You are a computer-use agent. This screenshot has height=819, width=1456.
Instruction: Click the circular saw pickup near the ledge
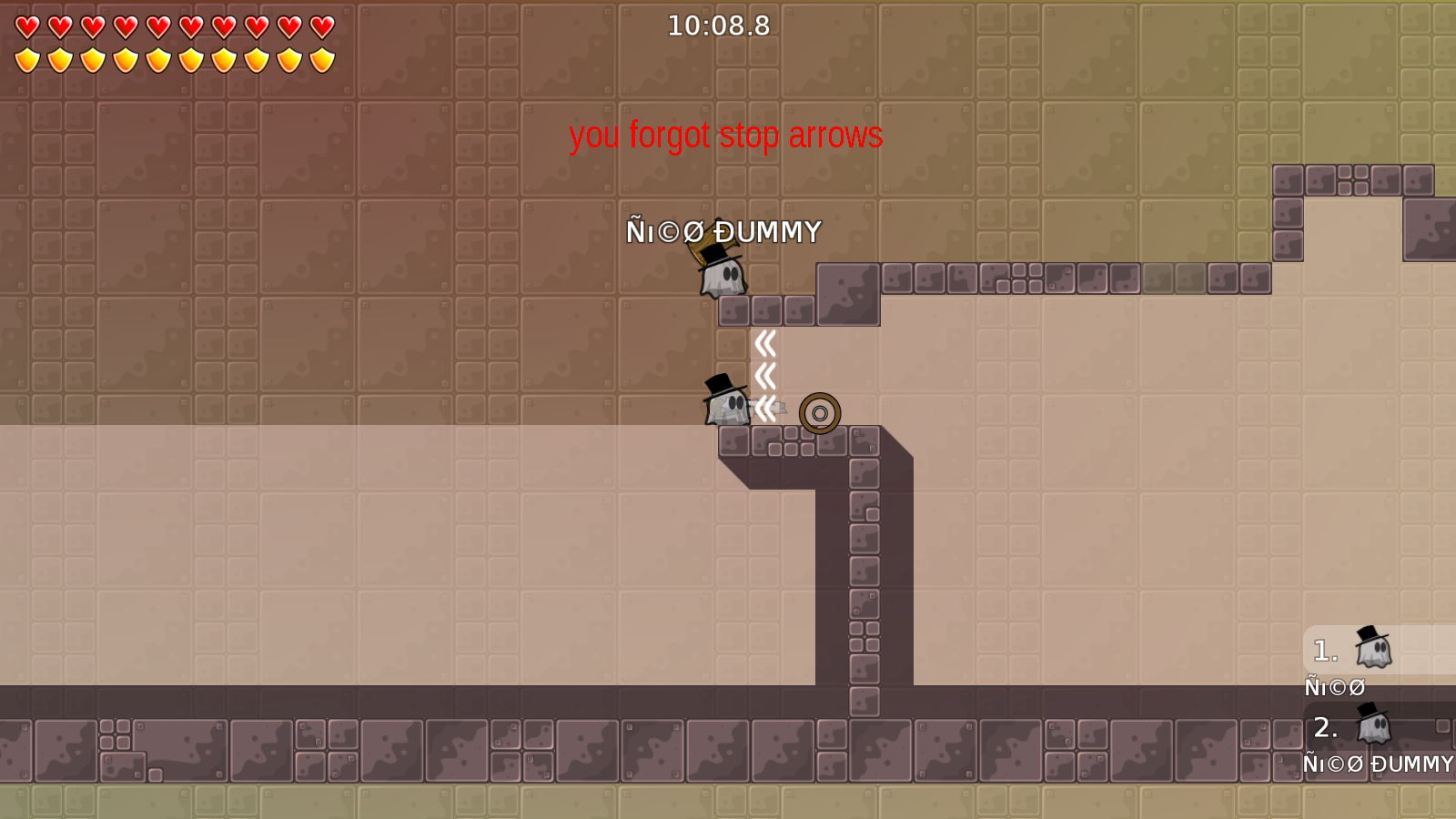[820, 414]
